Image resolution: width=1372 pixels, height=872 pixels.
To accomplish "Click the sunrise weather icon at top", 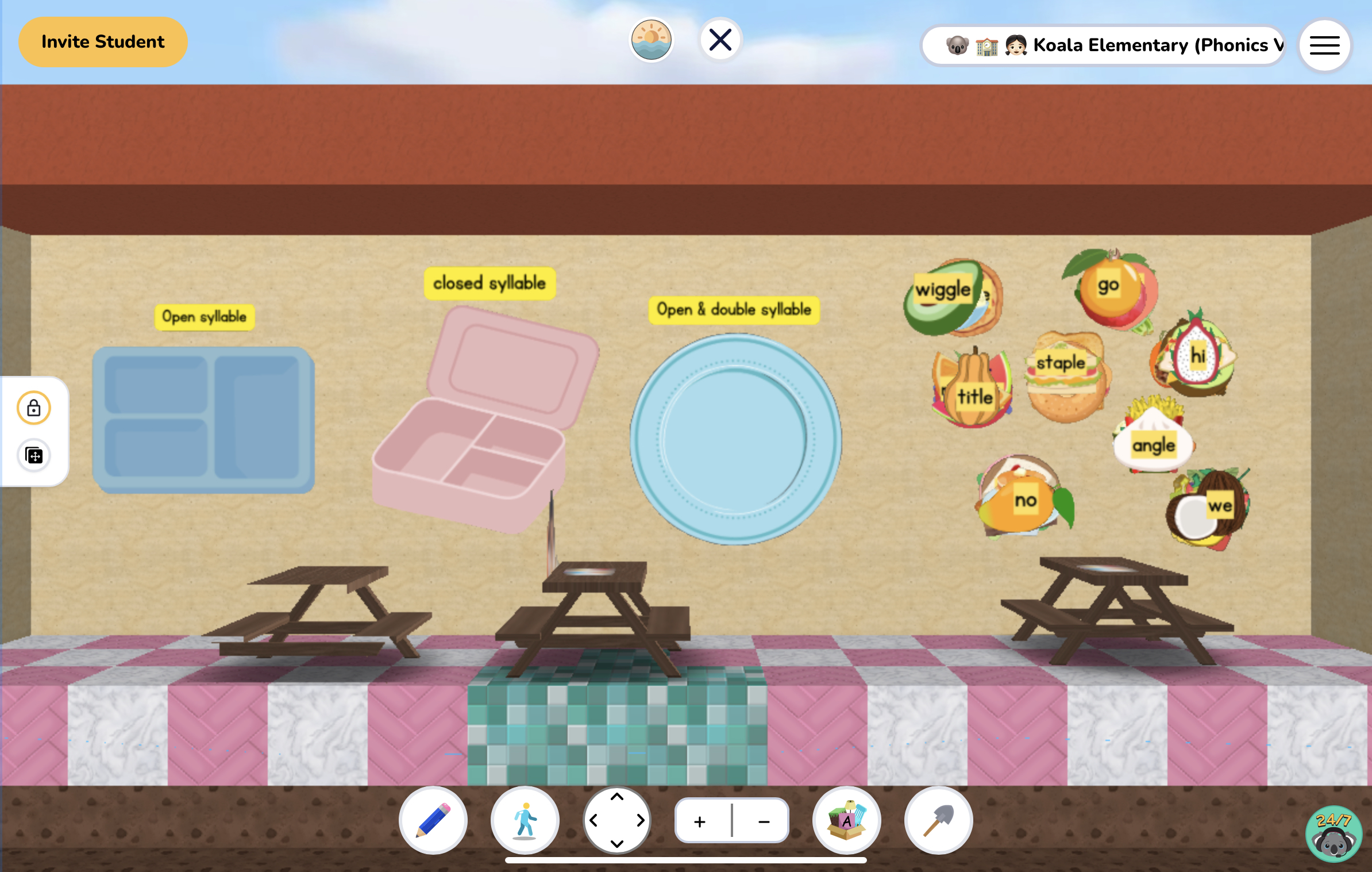I will 651,39.
